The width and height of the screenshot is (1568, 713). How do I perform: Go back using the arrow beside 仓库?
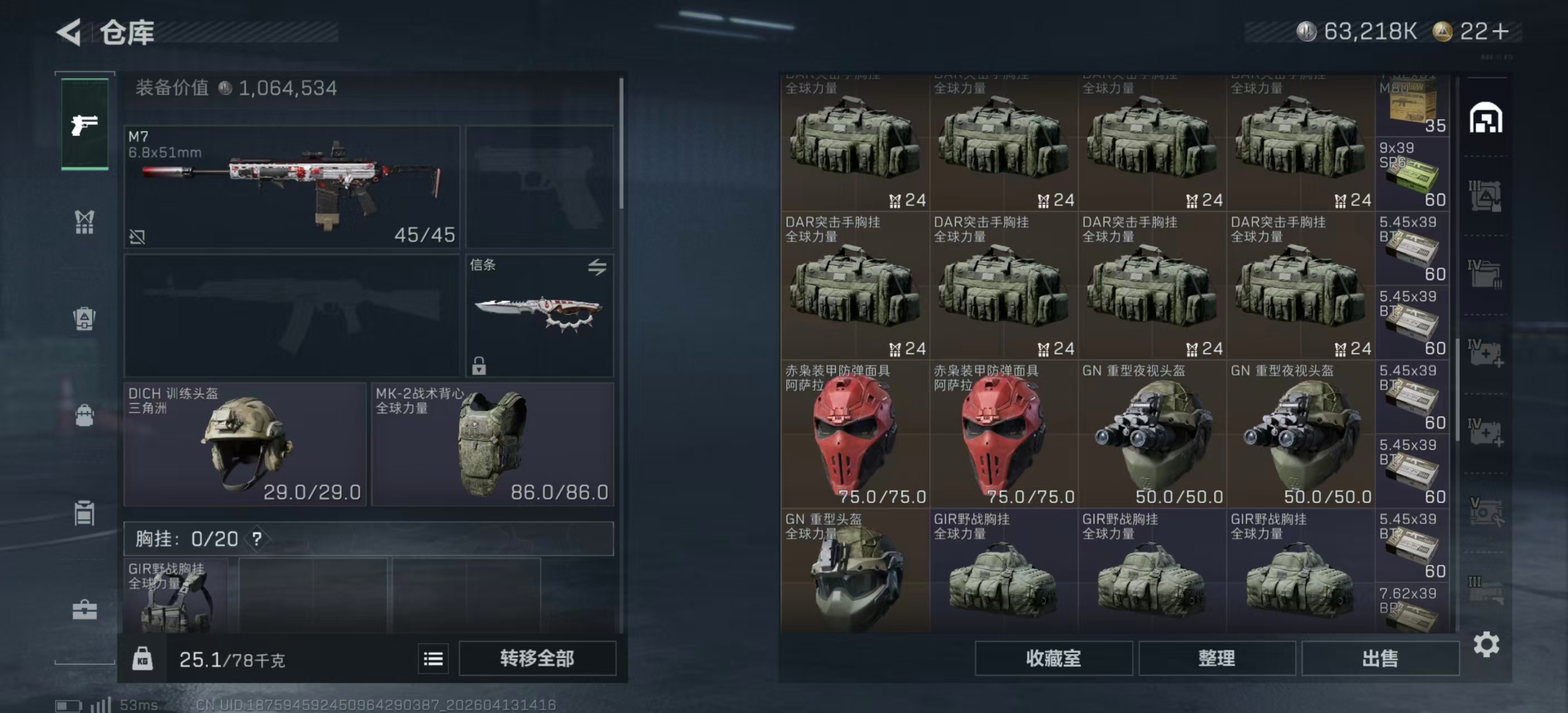70,32
